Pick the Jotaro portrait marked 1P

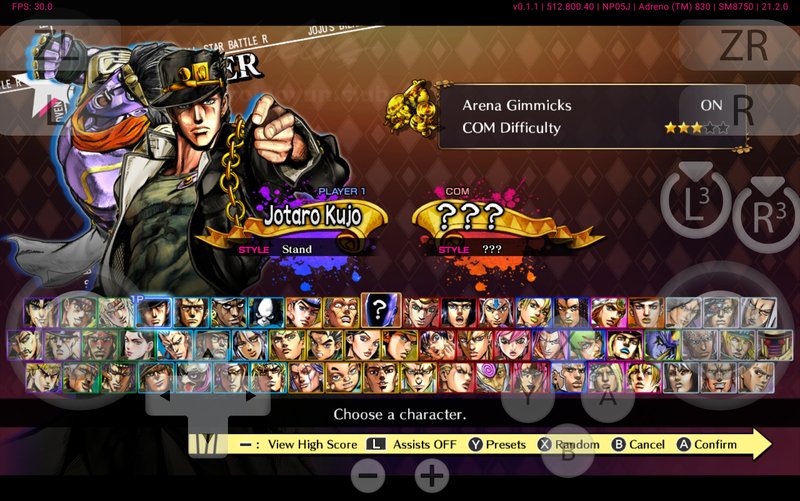[x=153, y=312]
